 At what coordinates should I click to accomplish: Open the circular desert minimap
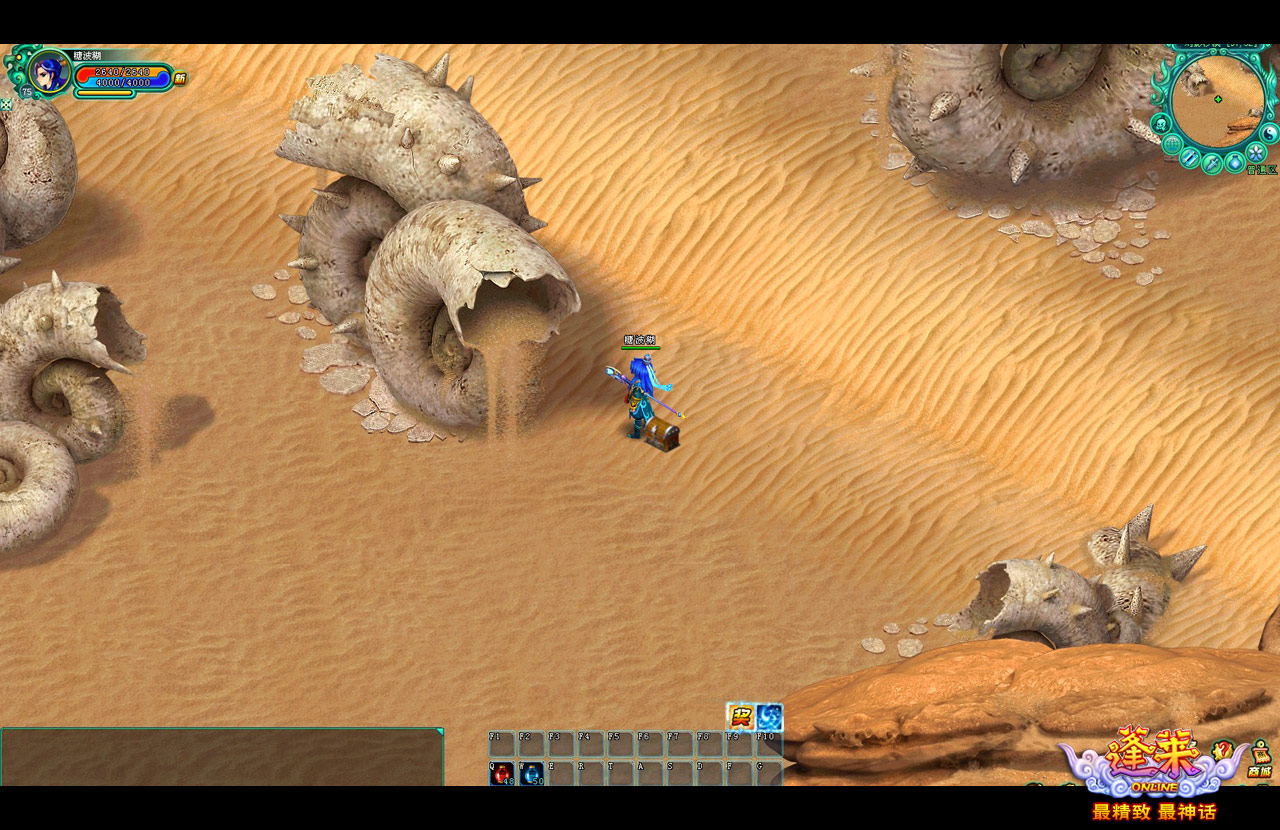(x=1217, y=99)
